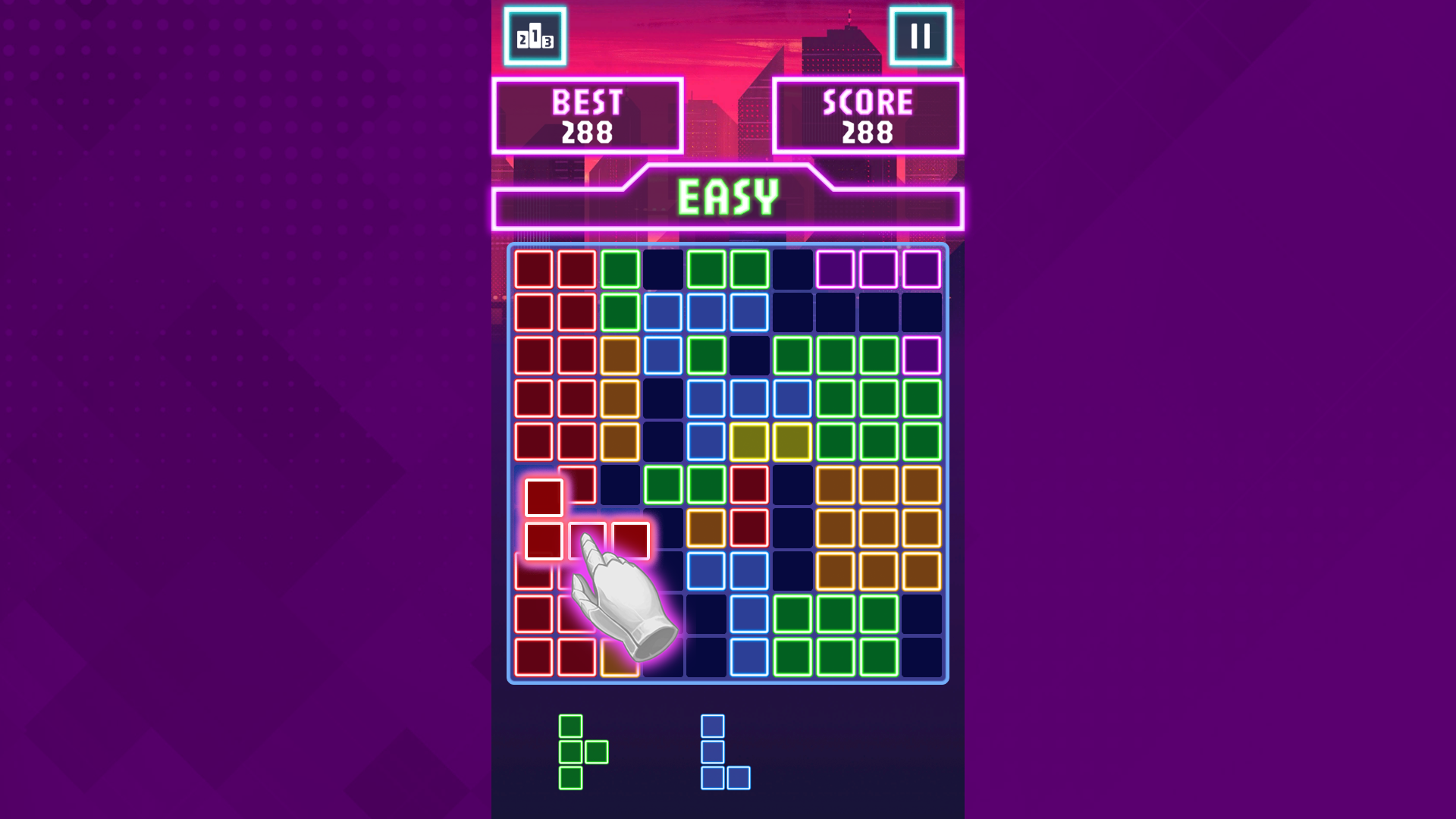Open the BEST score panel
Image resolution: width=1456 pixels, height=819 pixels.
586,114
